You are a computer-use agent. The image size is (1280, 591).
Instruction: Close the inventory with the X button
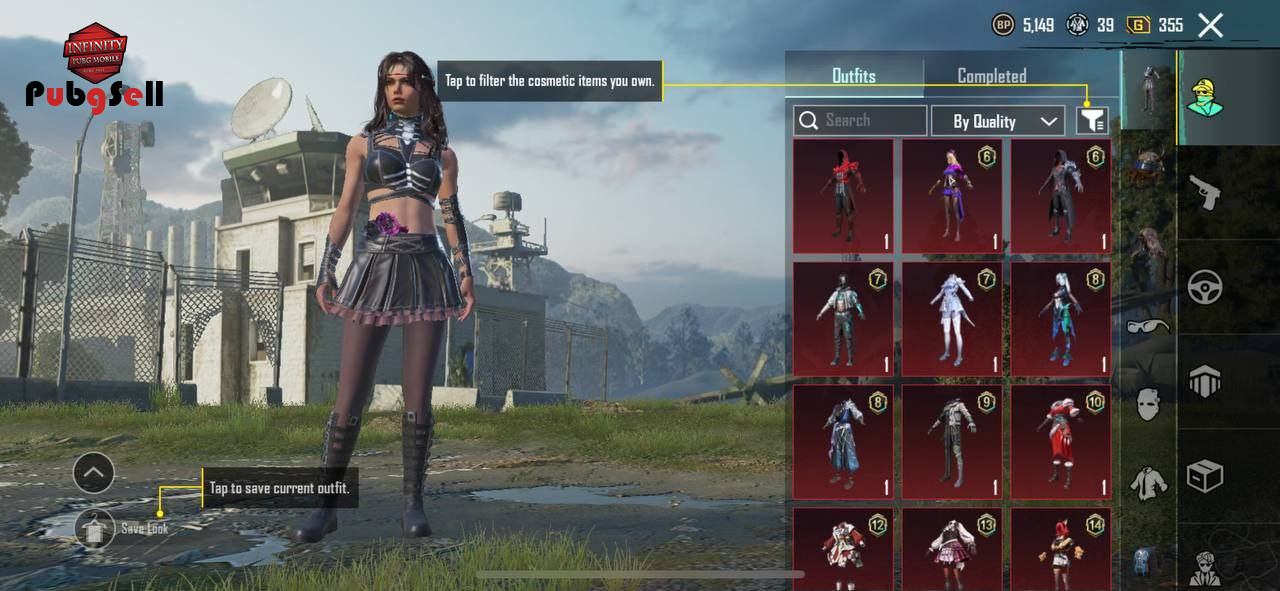[1210, 25]
